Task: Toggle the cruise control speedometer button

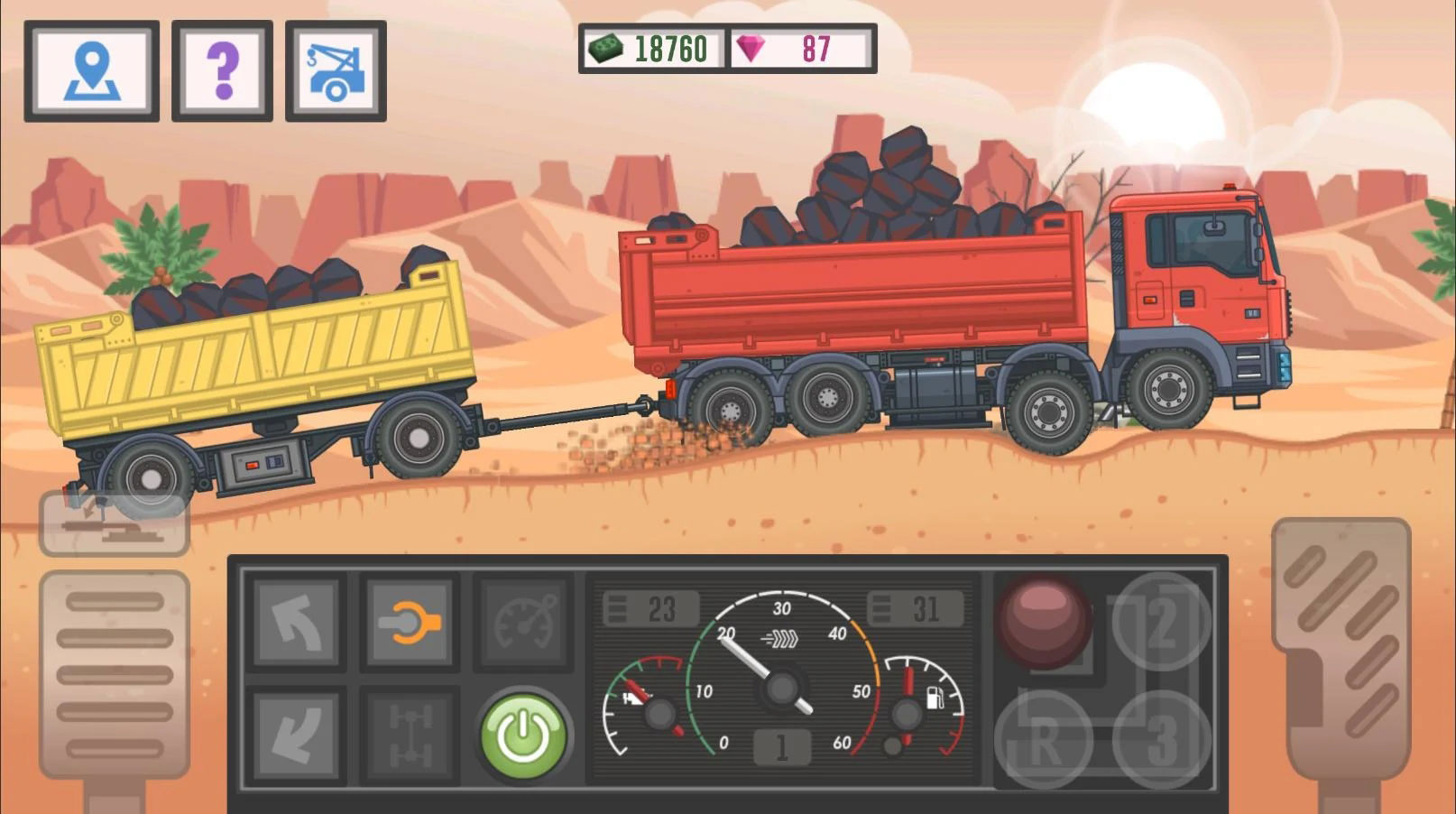Action: (522, 623)
